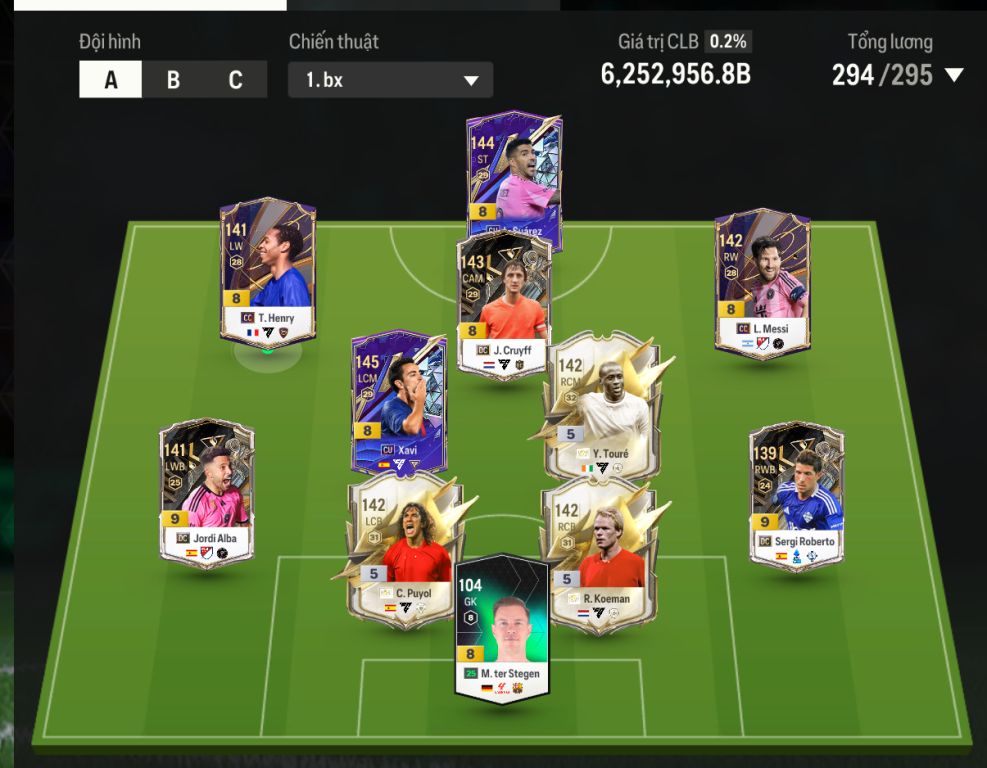Choose the J. Cruyff CAM card
The width and height of the screenshot is (987, 768).
(x=504, y=300)
